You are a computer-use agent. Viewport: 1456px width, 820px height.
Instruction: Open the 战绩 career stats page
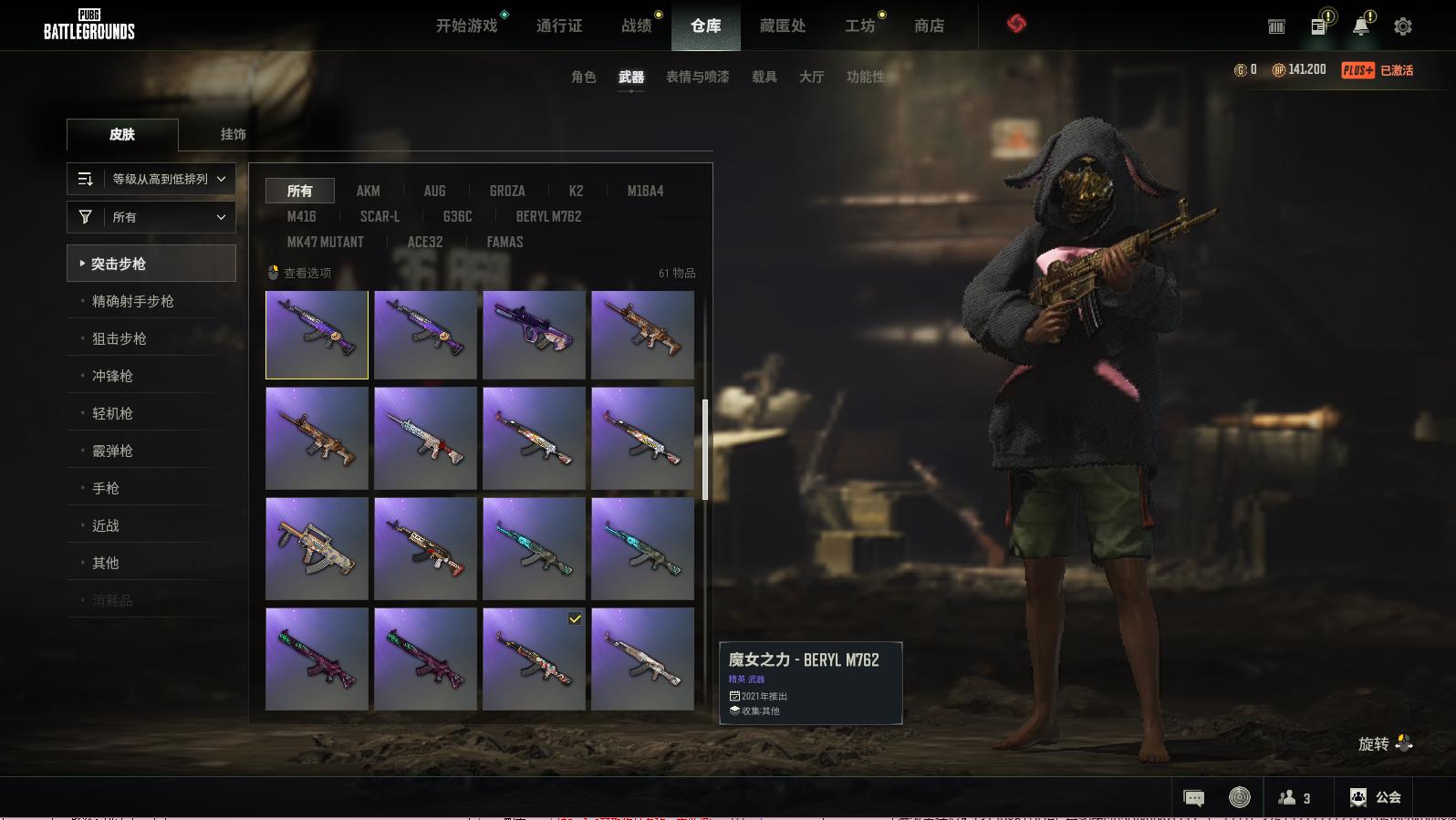point(636,26)
